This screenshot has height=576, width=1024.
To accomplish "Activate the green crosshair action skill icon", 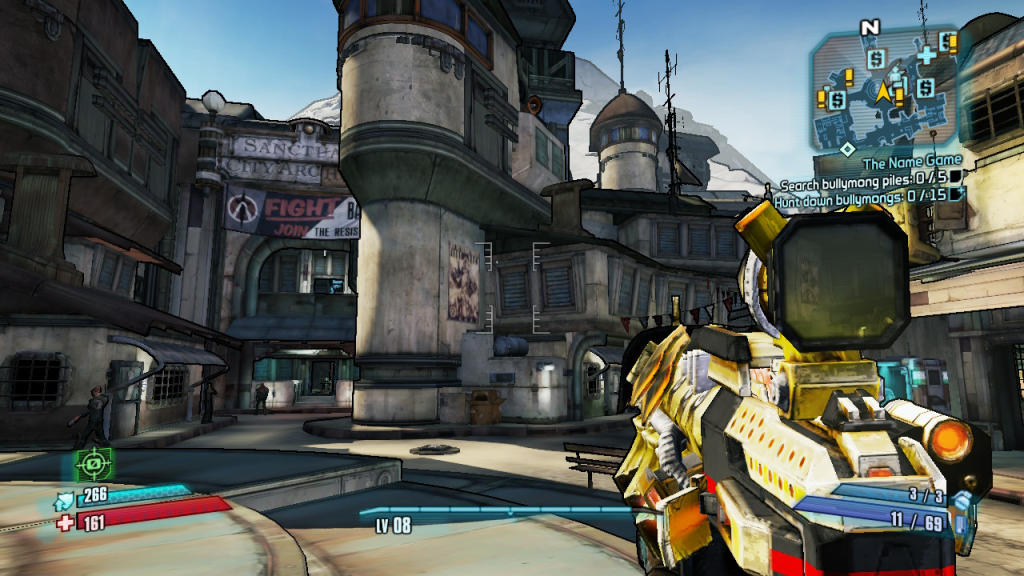I will 94,463.
